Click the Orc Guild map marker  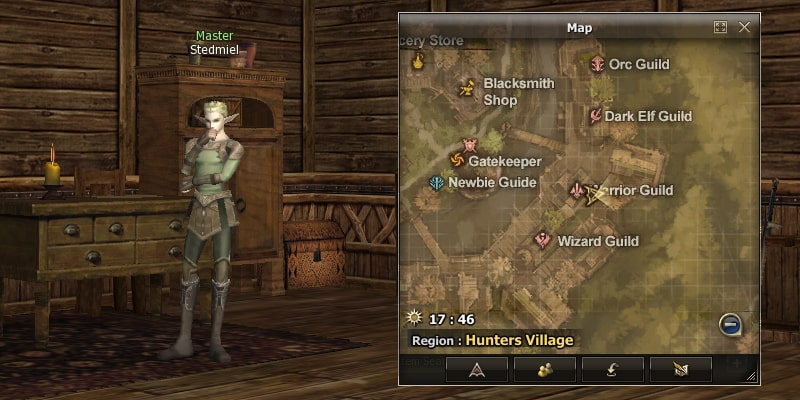tap(598, 64)
